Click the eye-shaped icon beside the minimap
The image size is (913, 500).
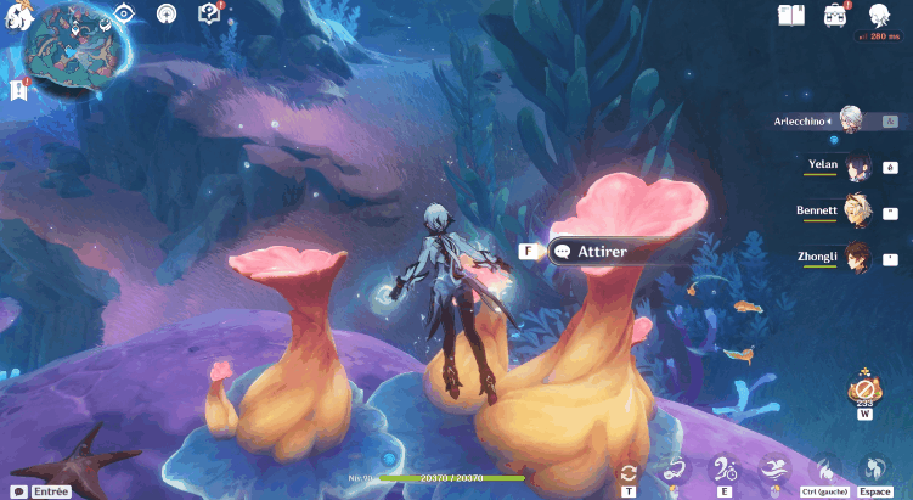(x=125, y=13)
